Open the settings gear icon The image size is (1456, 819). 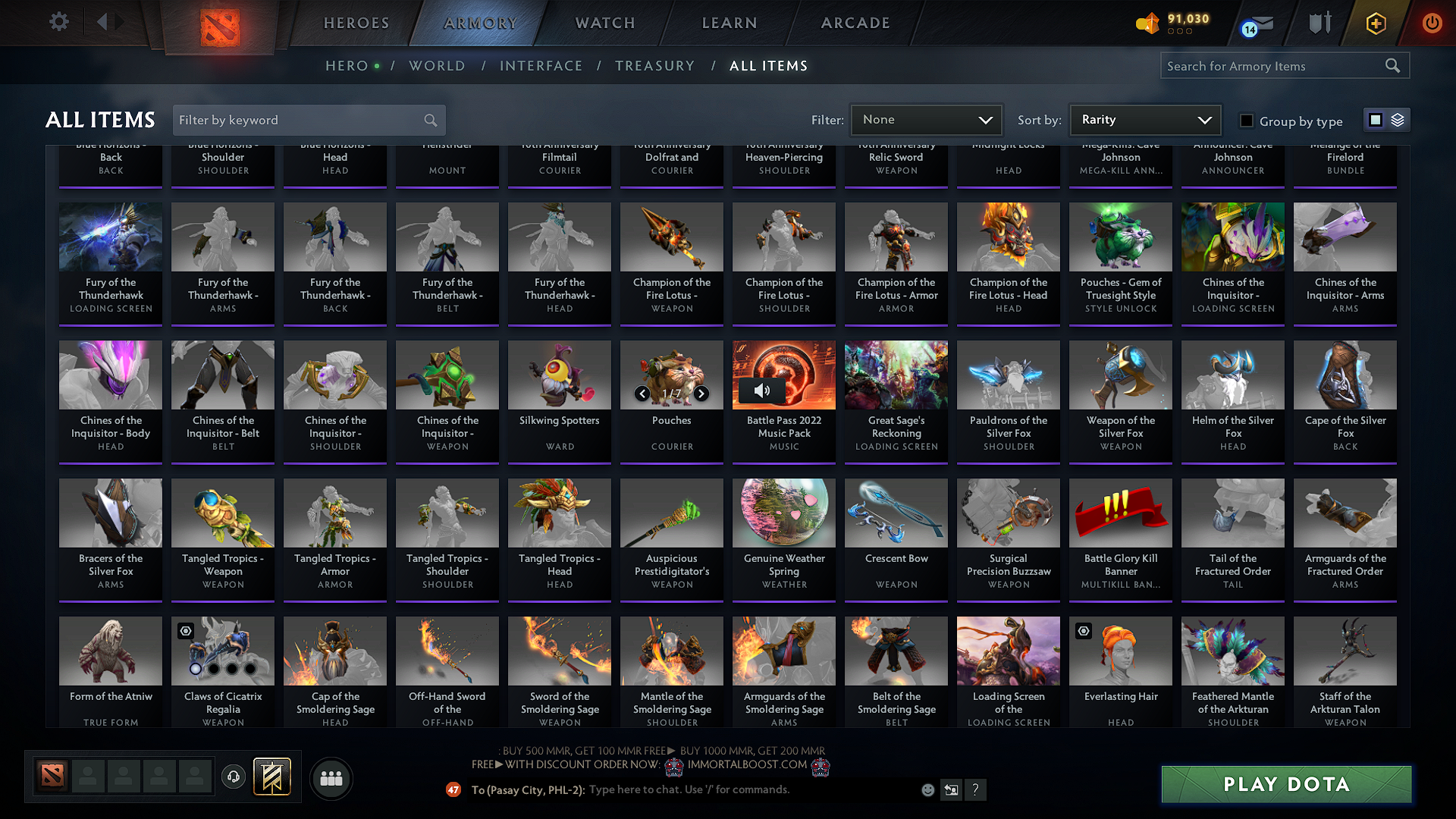(x=58, y=22)
